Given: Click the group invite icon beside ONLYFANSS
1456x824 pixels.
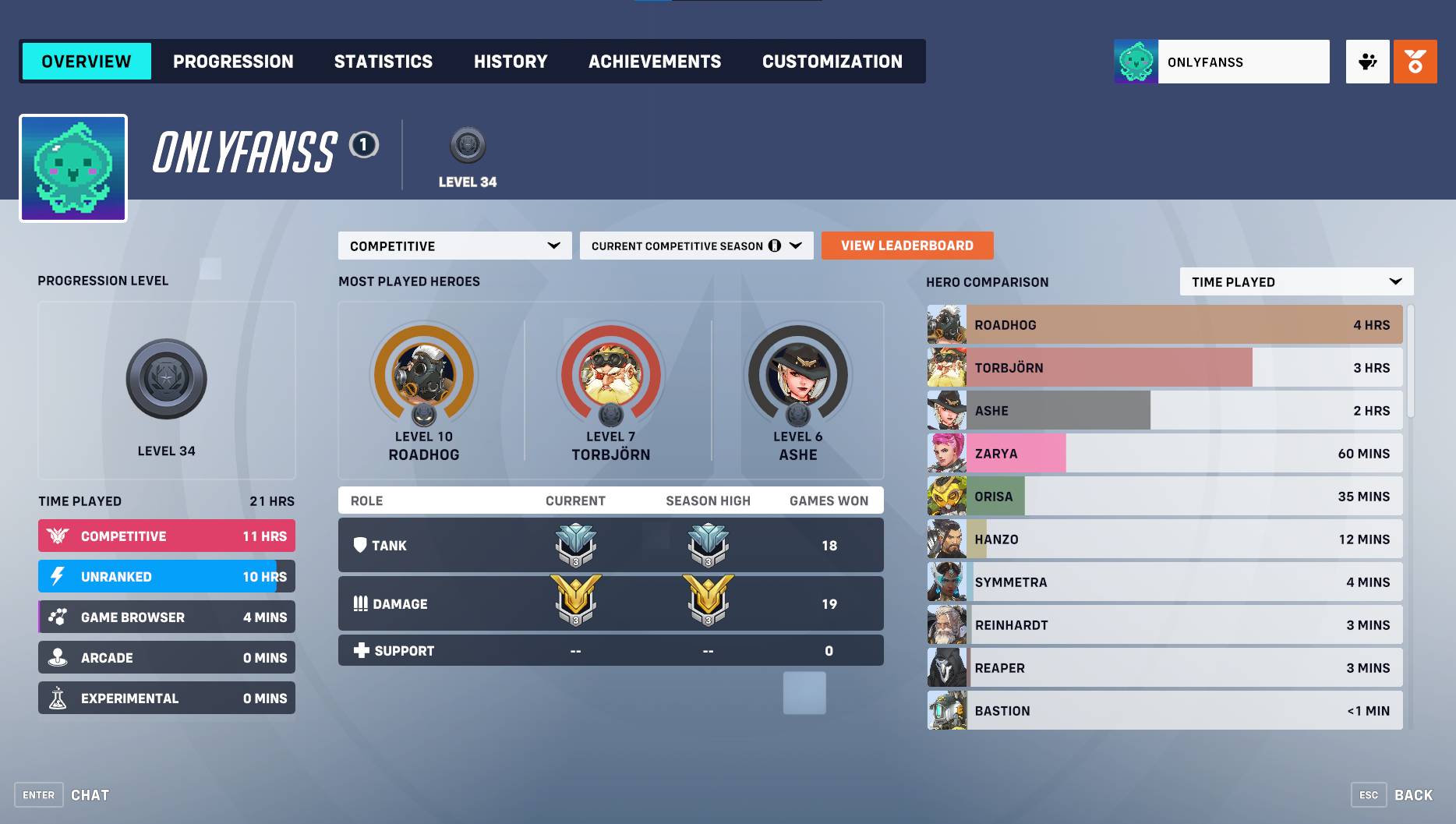Looking at the screenshot, I should pos(1367,61).
